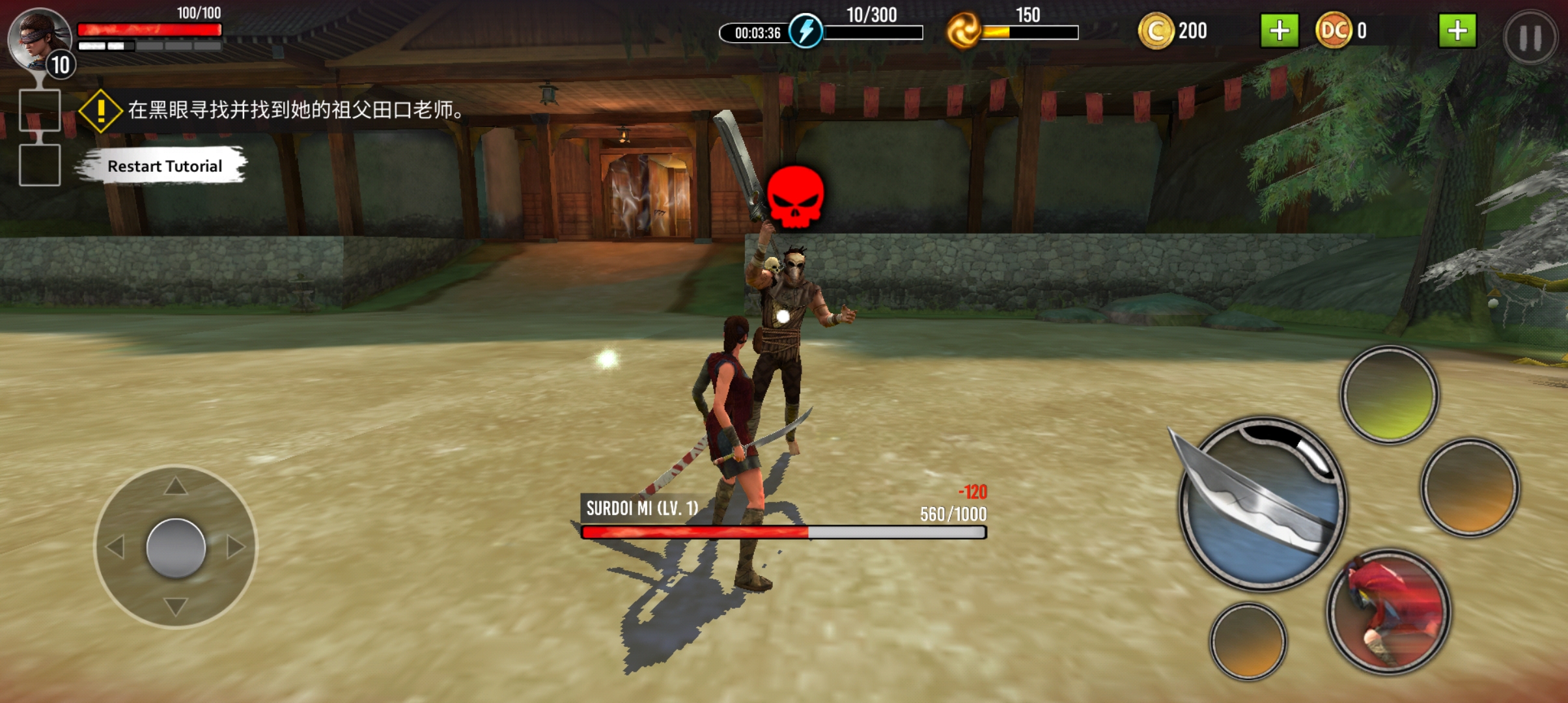1568x703 pixels.
Task: Trigger the green skill button
Action: tap(1388, 394)
